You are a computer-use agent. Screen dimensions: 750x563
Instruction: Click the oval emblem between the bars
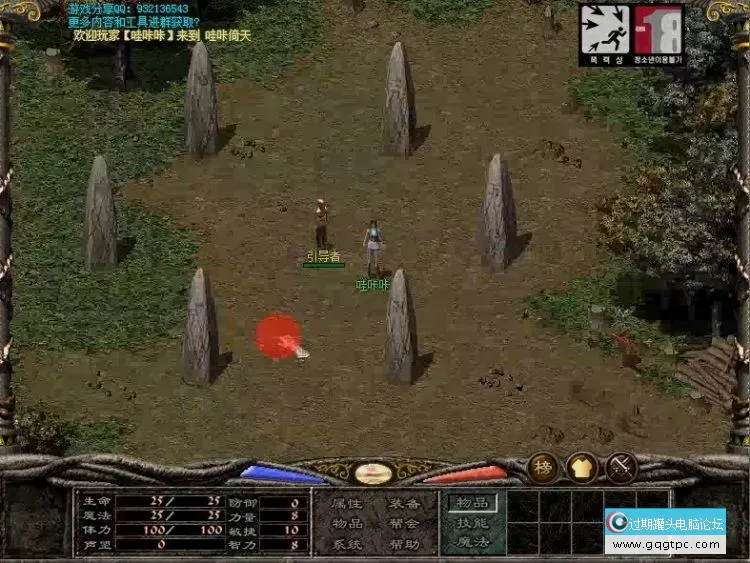pyautogui.click(x=373, y=474)
